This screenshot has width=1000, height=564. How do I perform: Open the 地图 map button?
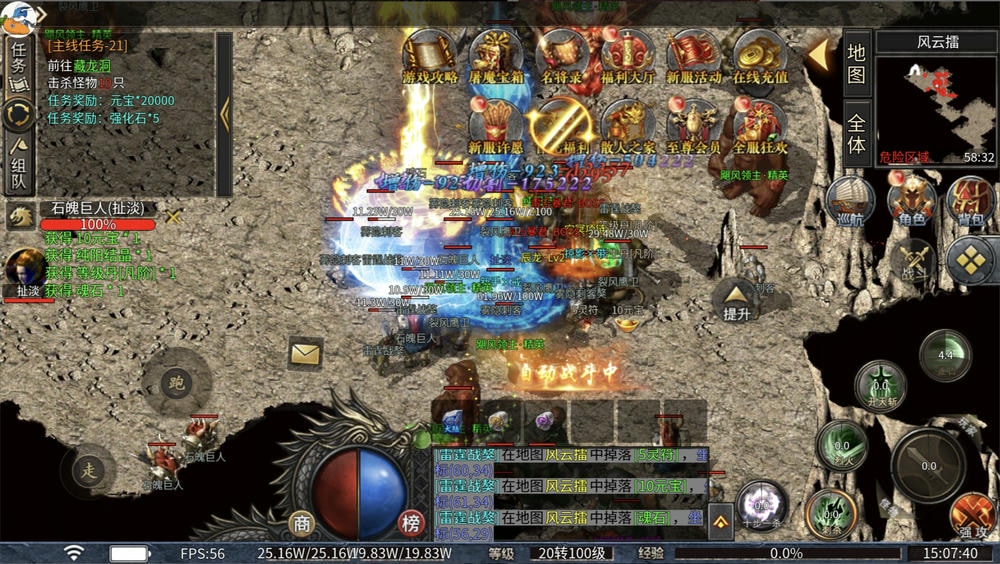click(x=856, y=62)
